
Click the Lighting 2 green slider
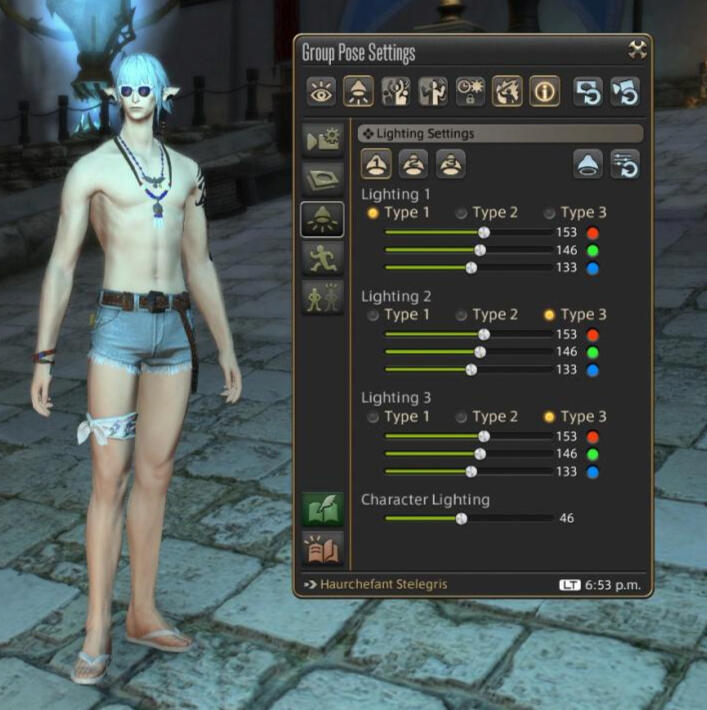479,352
